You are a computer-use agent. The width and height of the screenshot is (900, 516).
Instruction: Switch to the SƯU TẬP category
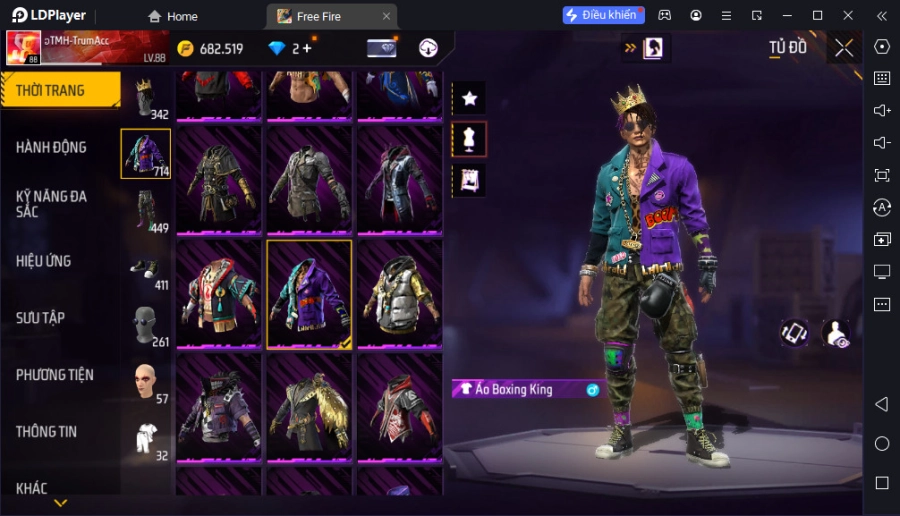tap(41, 318)
